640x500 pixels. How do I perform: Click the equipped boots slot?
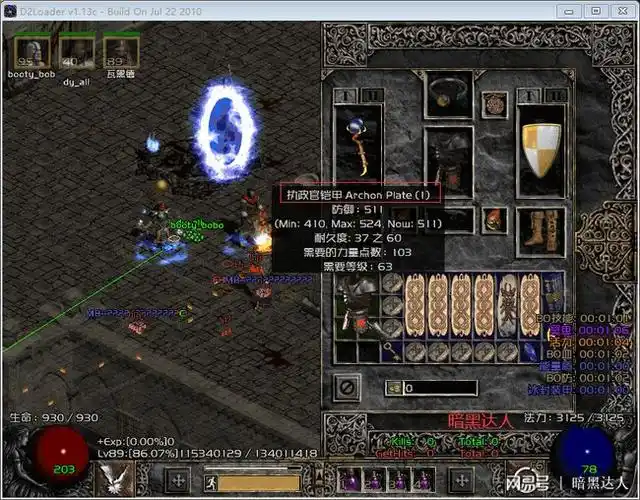(x=541, y=232)
